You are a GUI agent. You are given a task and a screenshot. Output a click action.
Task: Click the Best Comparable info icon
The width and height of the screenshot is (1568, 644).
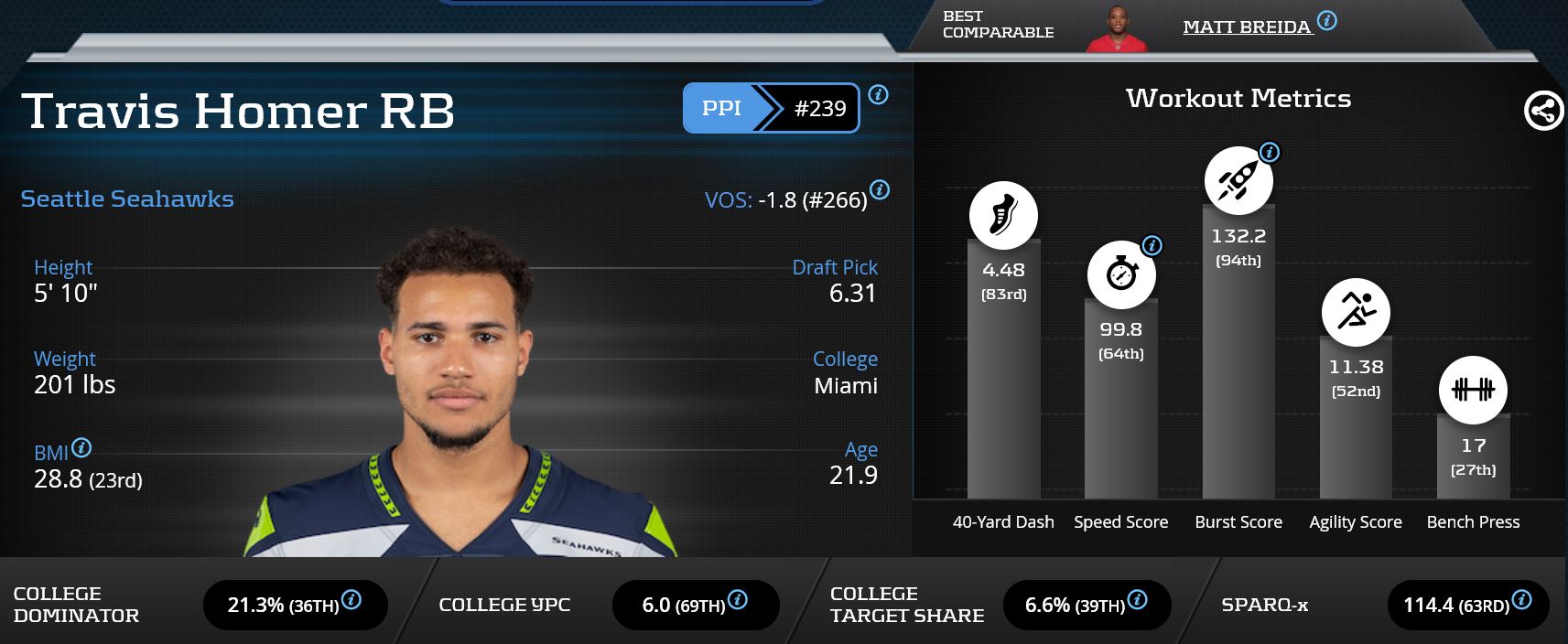pos(1327,20)
